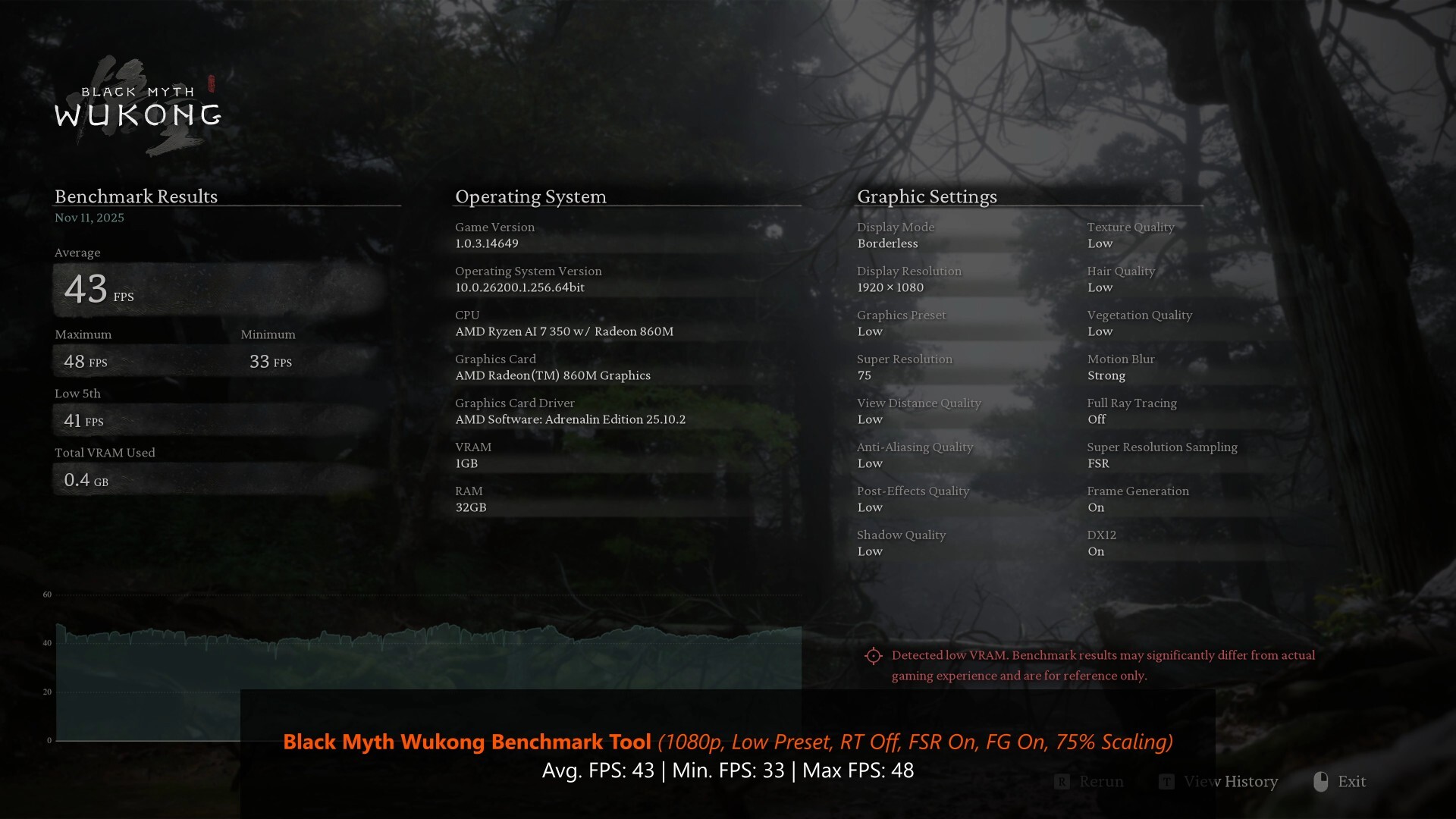The image size is (1456, 819).
Task: Click the R keyboard icon beside Rerun
Action: (x=1062, y=781)
